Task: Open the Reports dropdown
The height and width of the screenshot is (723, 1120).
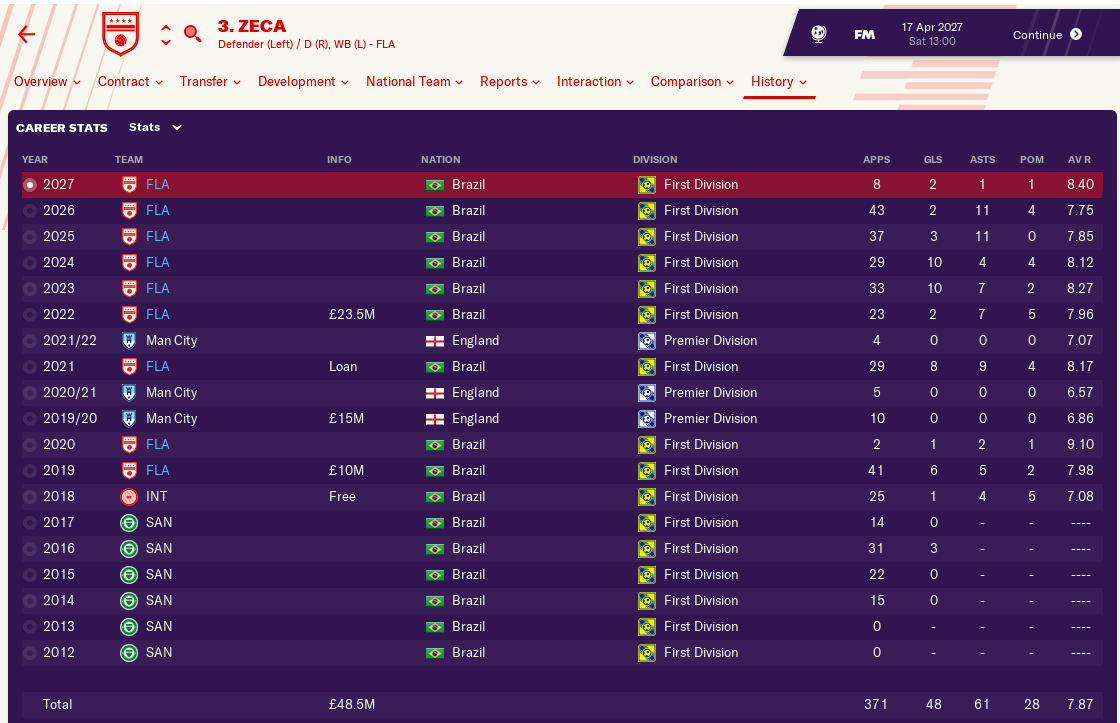Action: (509, 82)
